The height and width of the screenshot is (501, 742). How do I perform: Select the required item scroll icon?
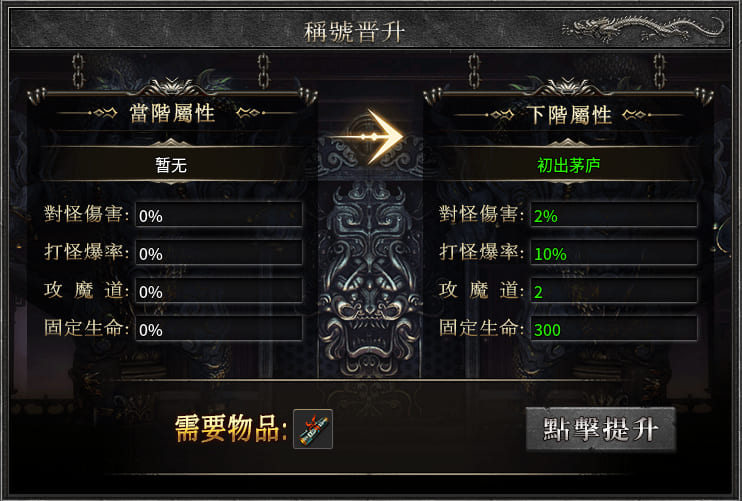point(312,429)
